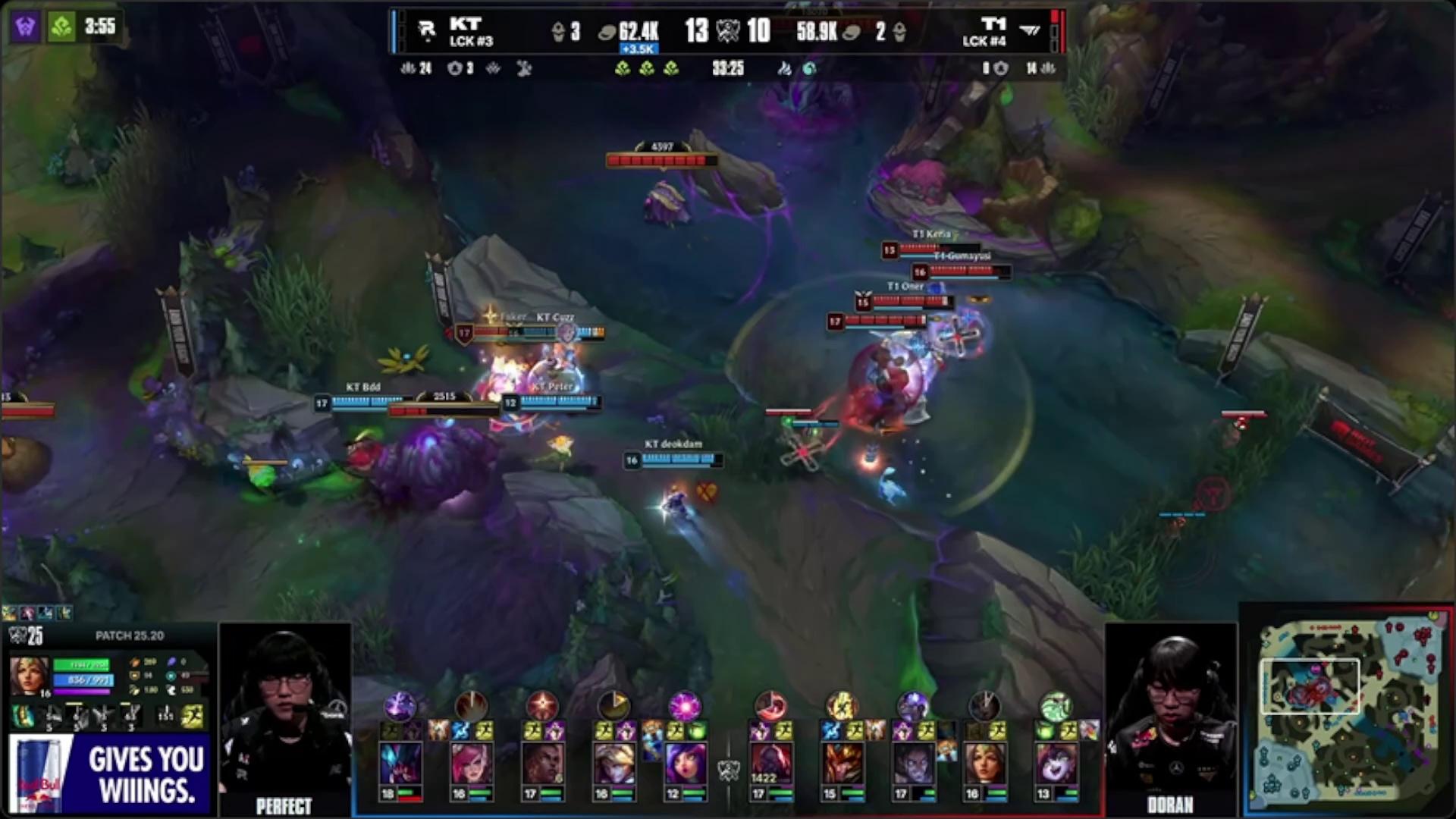The height and width of the screenshot is (819, 1456).
Task: Click the purple objective icon beside the timer
Action: click(x=25, y=27)
